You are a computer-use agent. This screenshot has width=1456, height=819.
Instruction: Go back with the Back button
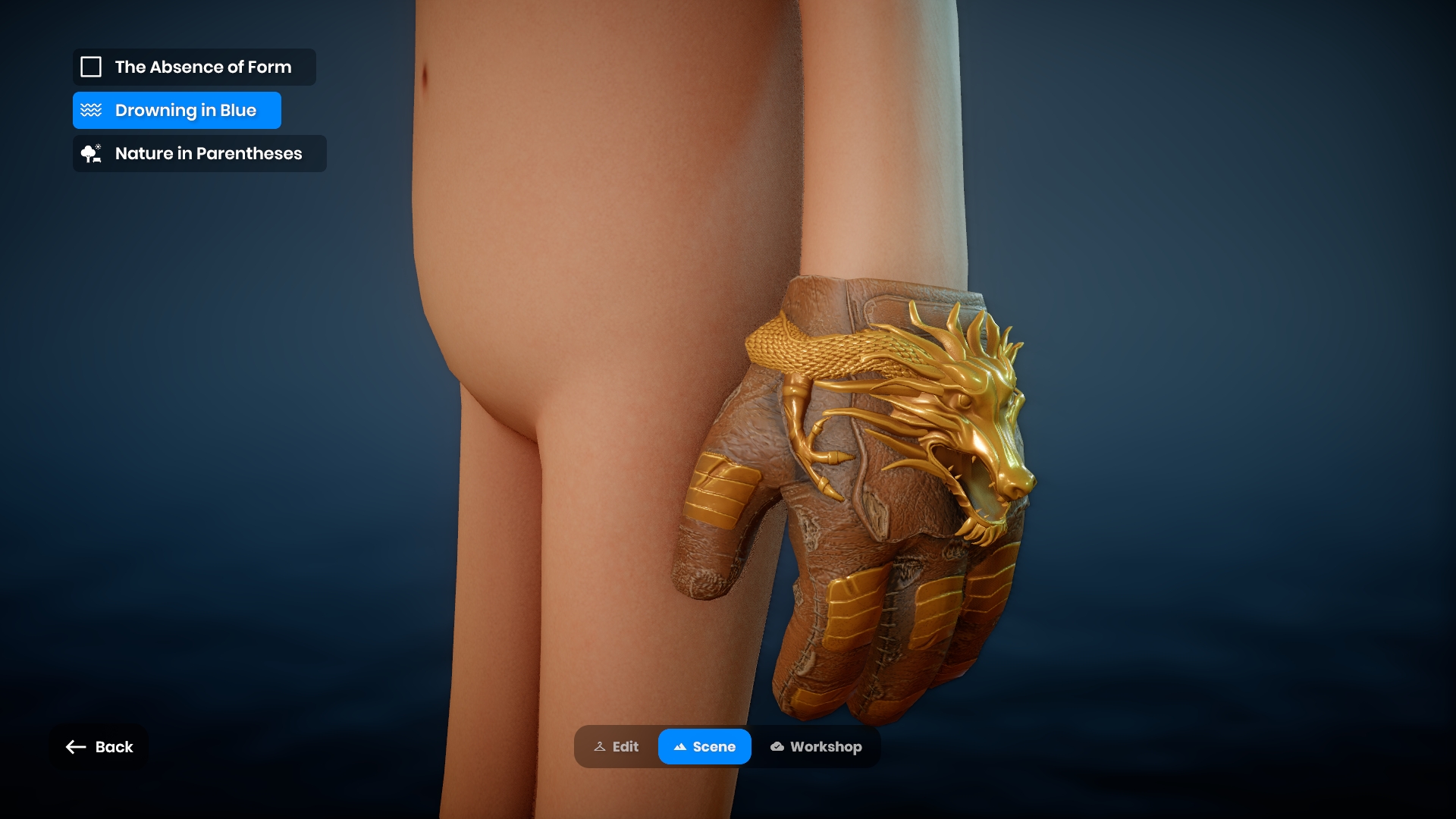[99, 747]
